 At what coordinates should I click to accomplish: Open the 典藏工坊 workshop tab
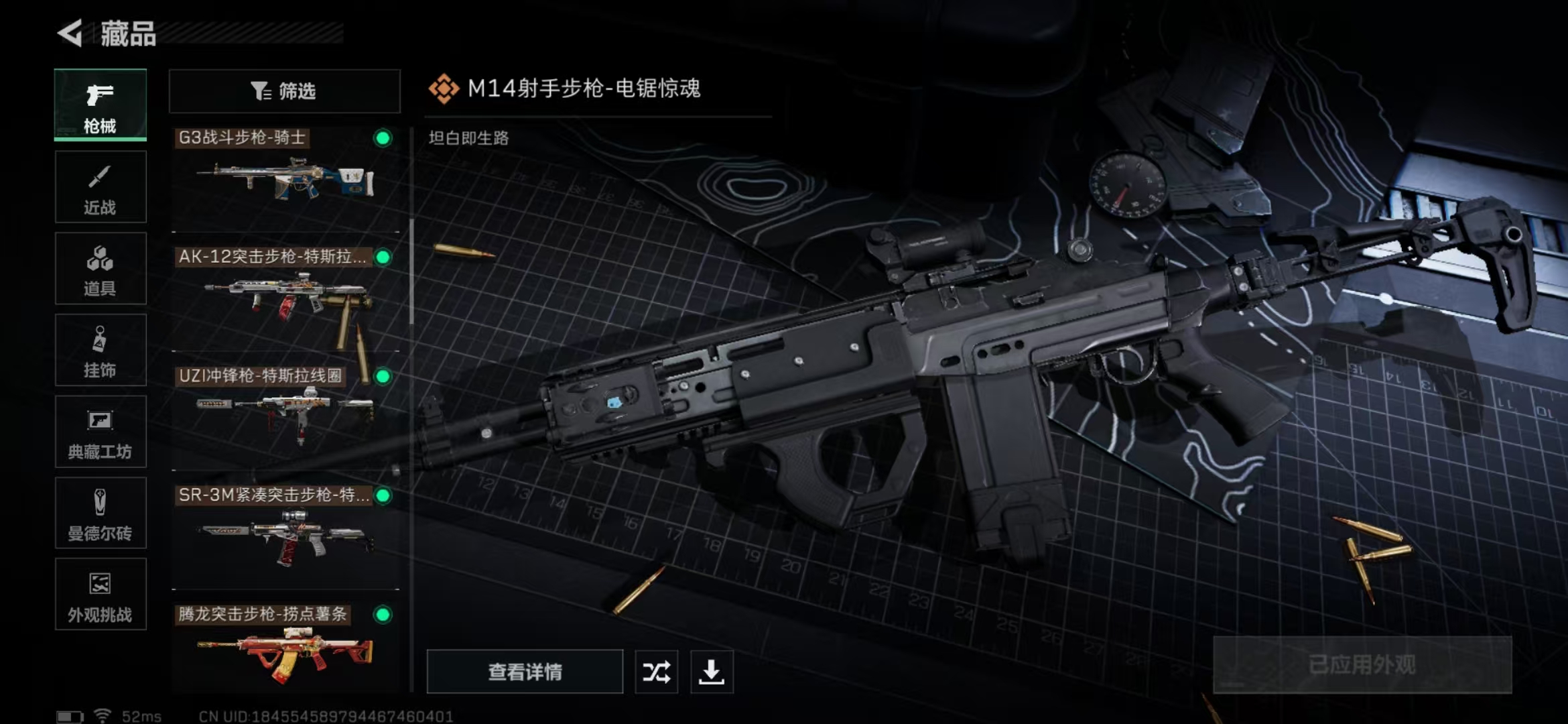click(101, 432)
